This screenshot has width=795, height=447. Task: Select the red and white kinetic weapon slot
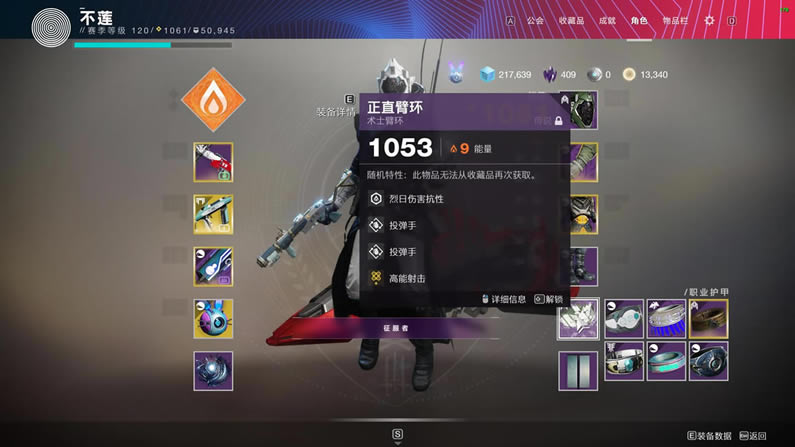pos(213,162)
